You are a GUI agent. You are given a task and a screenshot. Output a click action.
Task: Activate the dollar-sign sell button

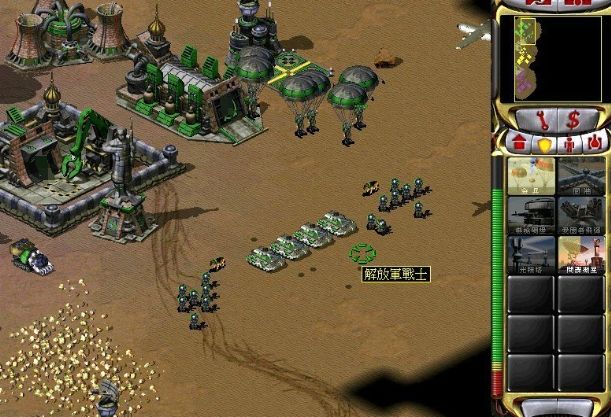(572, 119)
